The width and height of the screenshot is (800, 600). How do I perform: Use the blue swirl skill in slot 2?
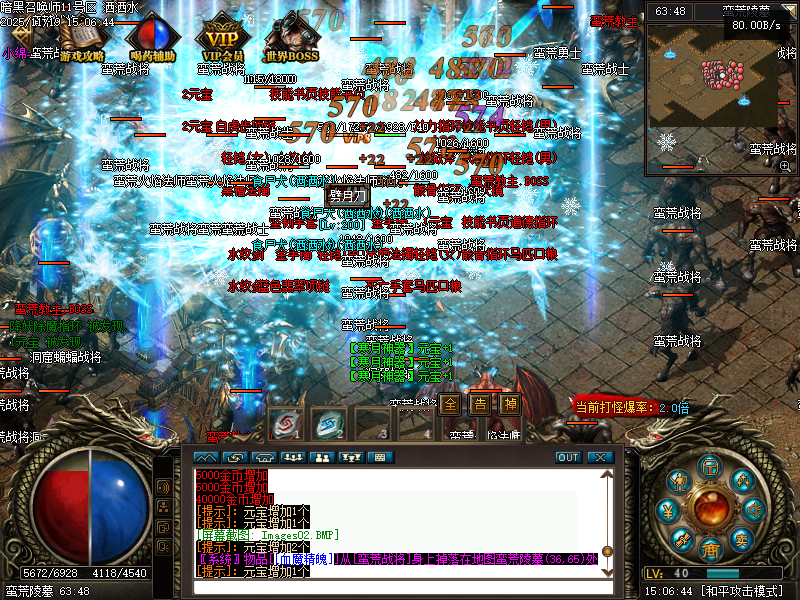(327, 423)
